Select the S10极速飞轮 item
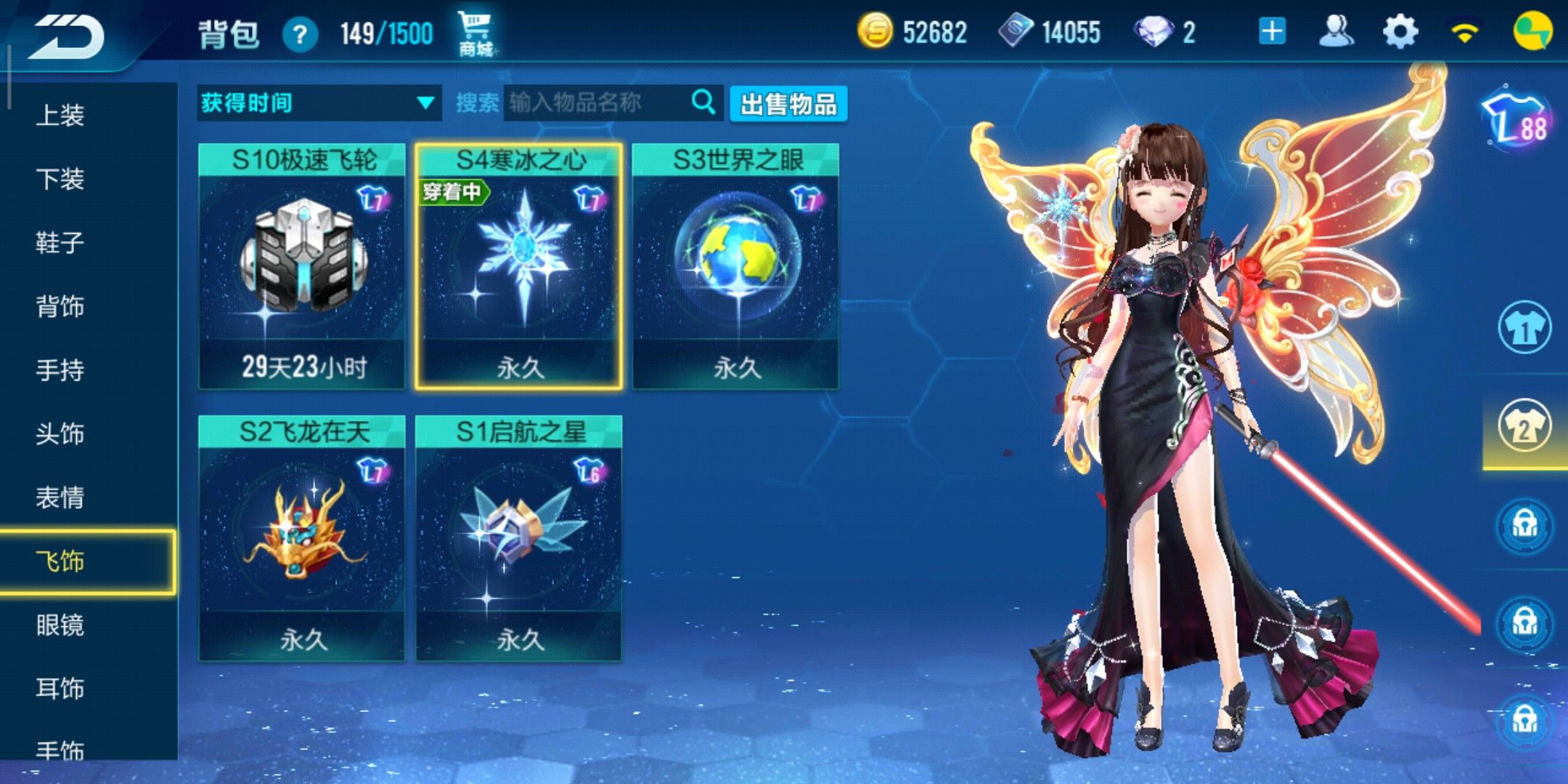The height and width of the screenshot is (784, 1568). coord(302,266)
